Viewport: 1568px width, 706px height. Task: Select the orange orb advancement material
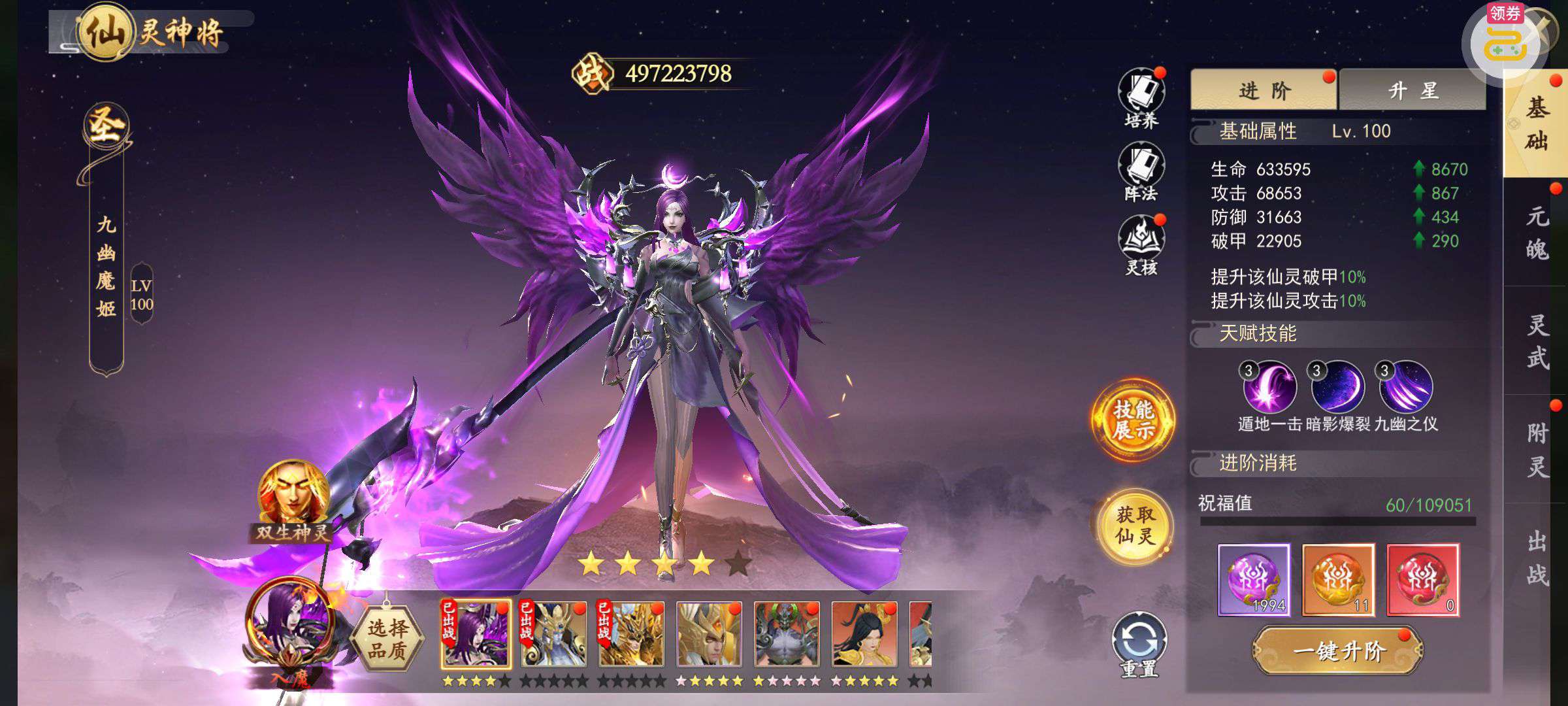click(x=1338, y=579)
